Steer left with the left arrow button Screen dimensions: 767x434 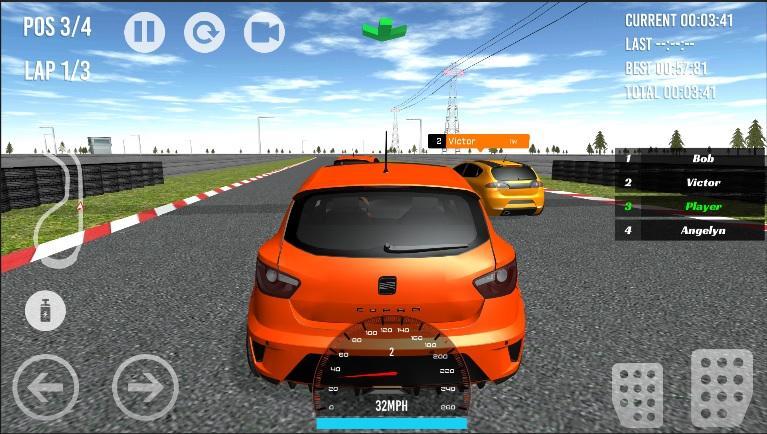(45, 386)
